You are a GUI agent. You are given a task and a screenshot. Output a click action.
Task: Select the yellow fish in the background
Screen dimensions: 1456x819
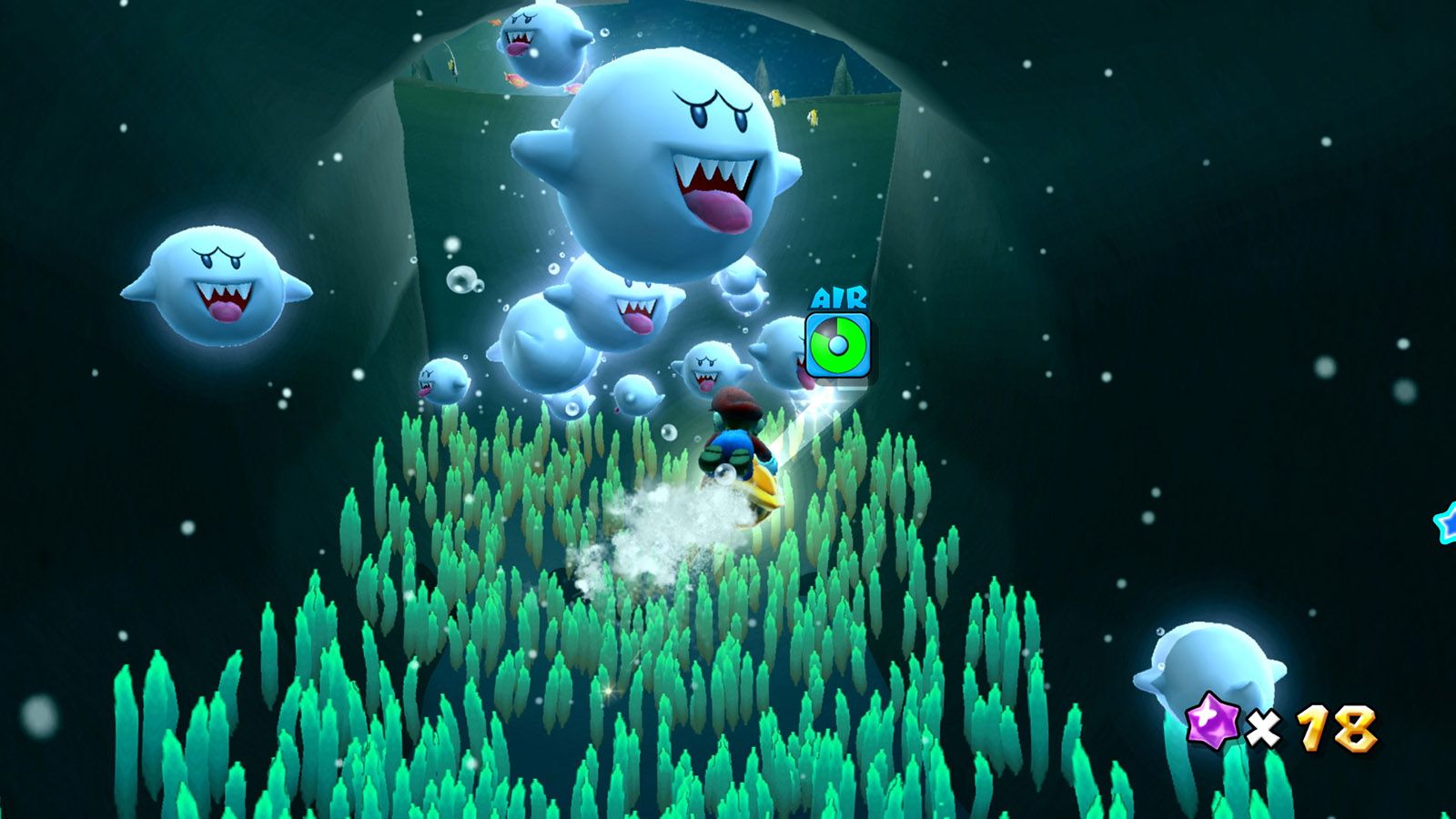[777, 99]
